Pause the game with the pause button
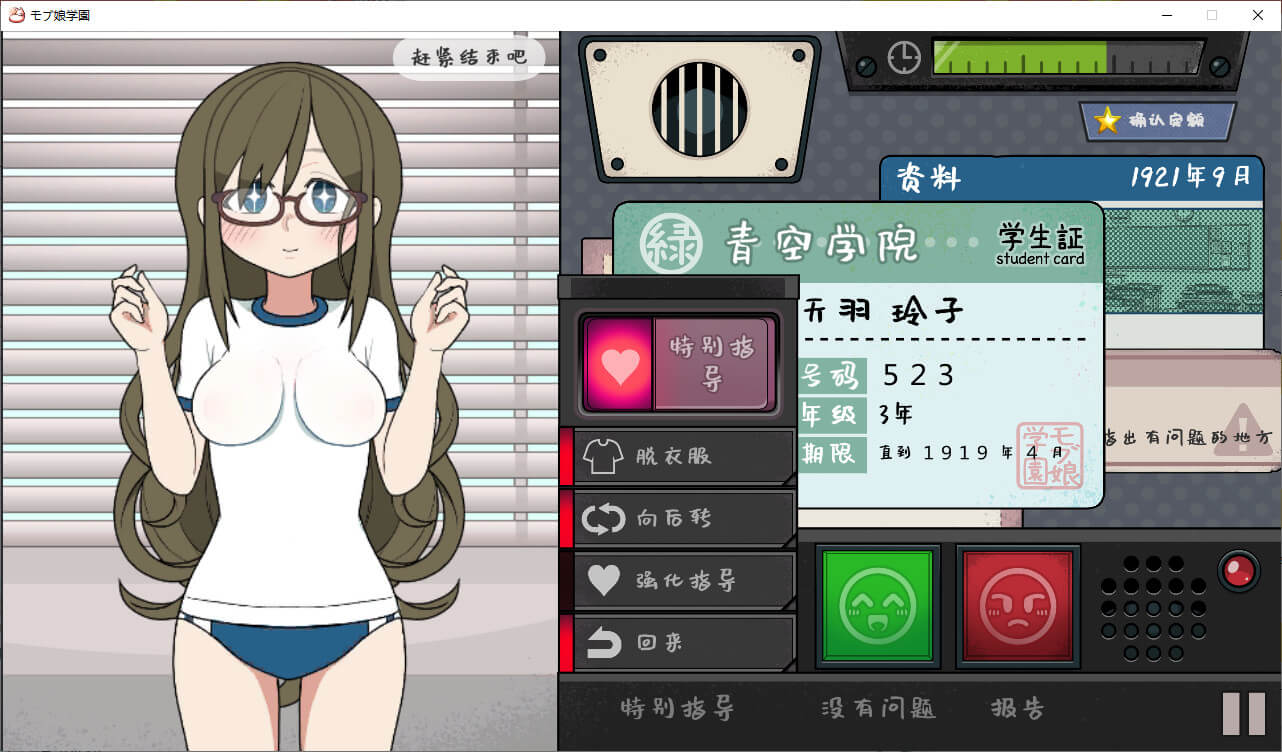The width and height of the screenshot is (1282, 752). tap(1244, 714)
